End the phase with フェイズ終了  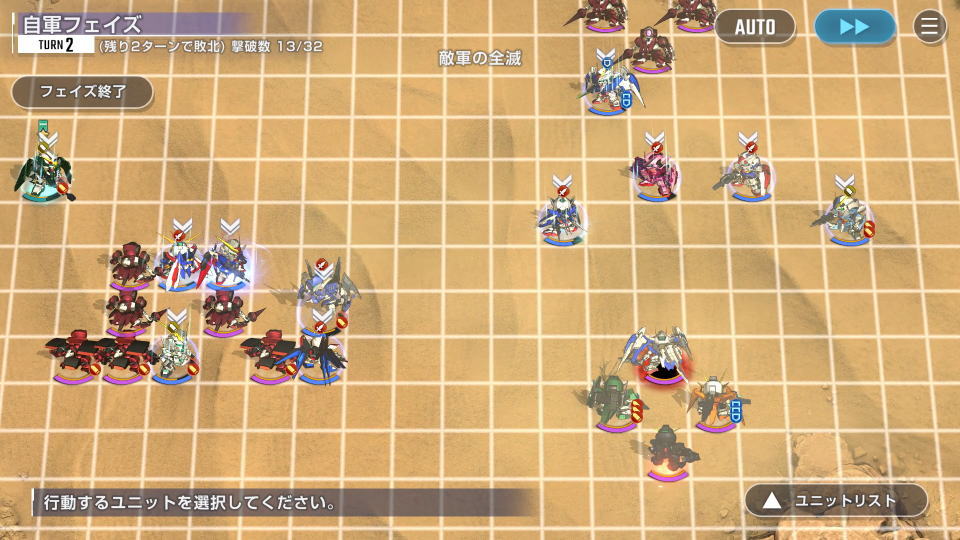(82, 92)
